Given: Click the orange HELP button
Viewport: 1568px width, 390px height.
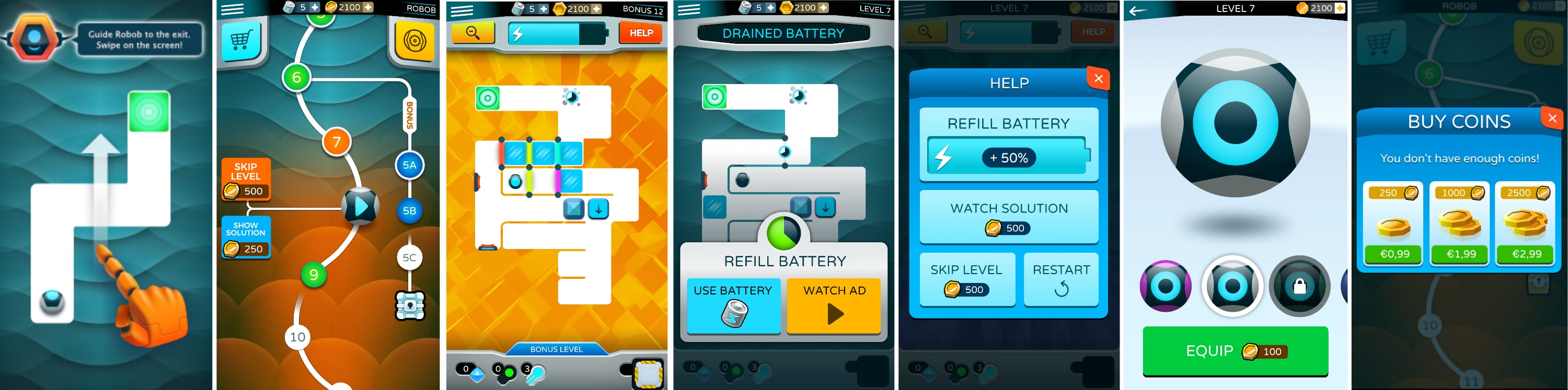Looking at the screenshot, I should pos(640,33).
